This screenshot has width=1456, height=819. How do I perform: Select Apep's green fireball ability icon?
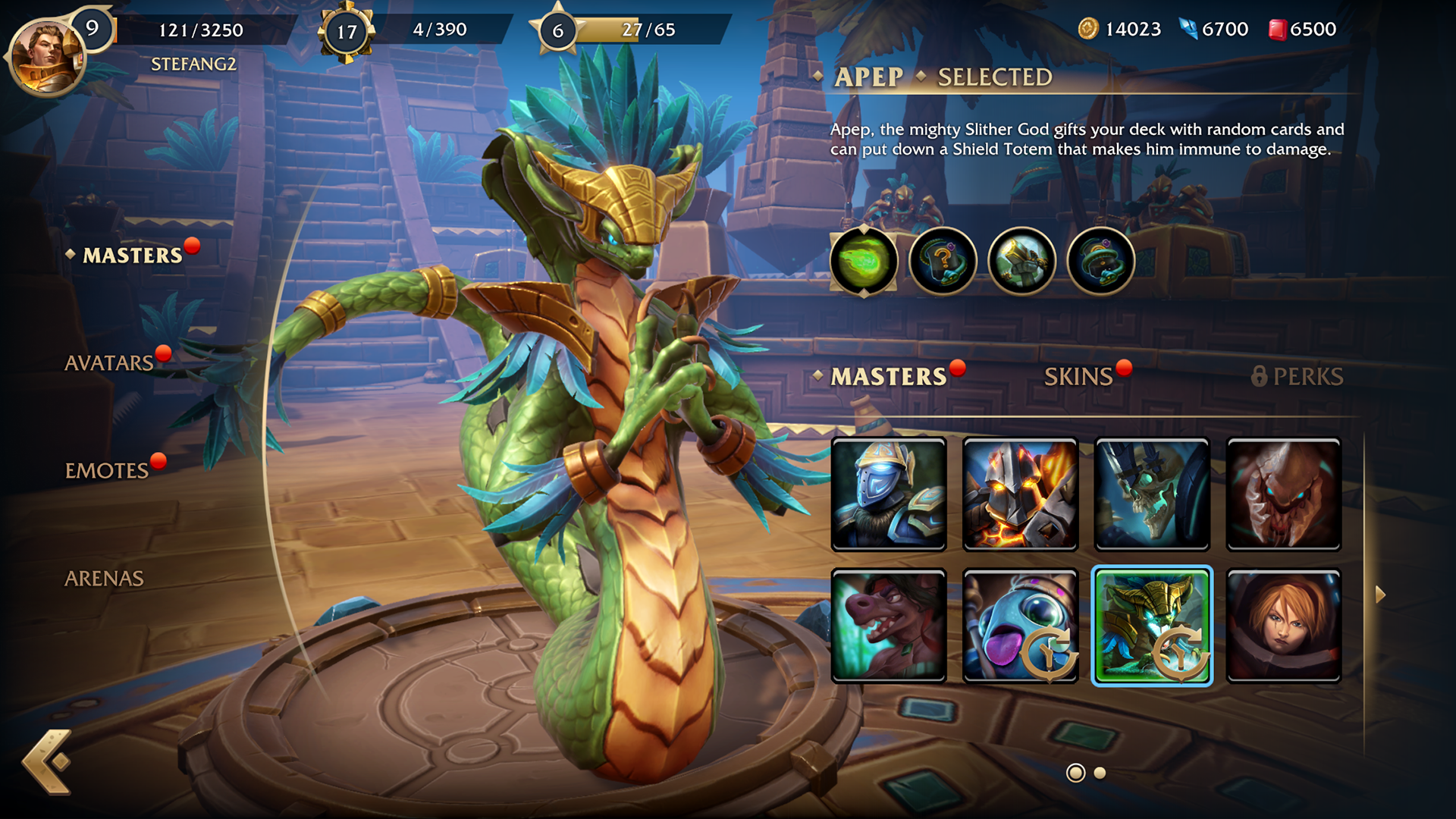coord(865,260)
